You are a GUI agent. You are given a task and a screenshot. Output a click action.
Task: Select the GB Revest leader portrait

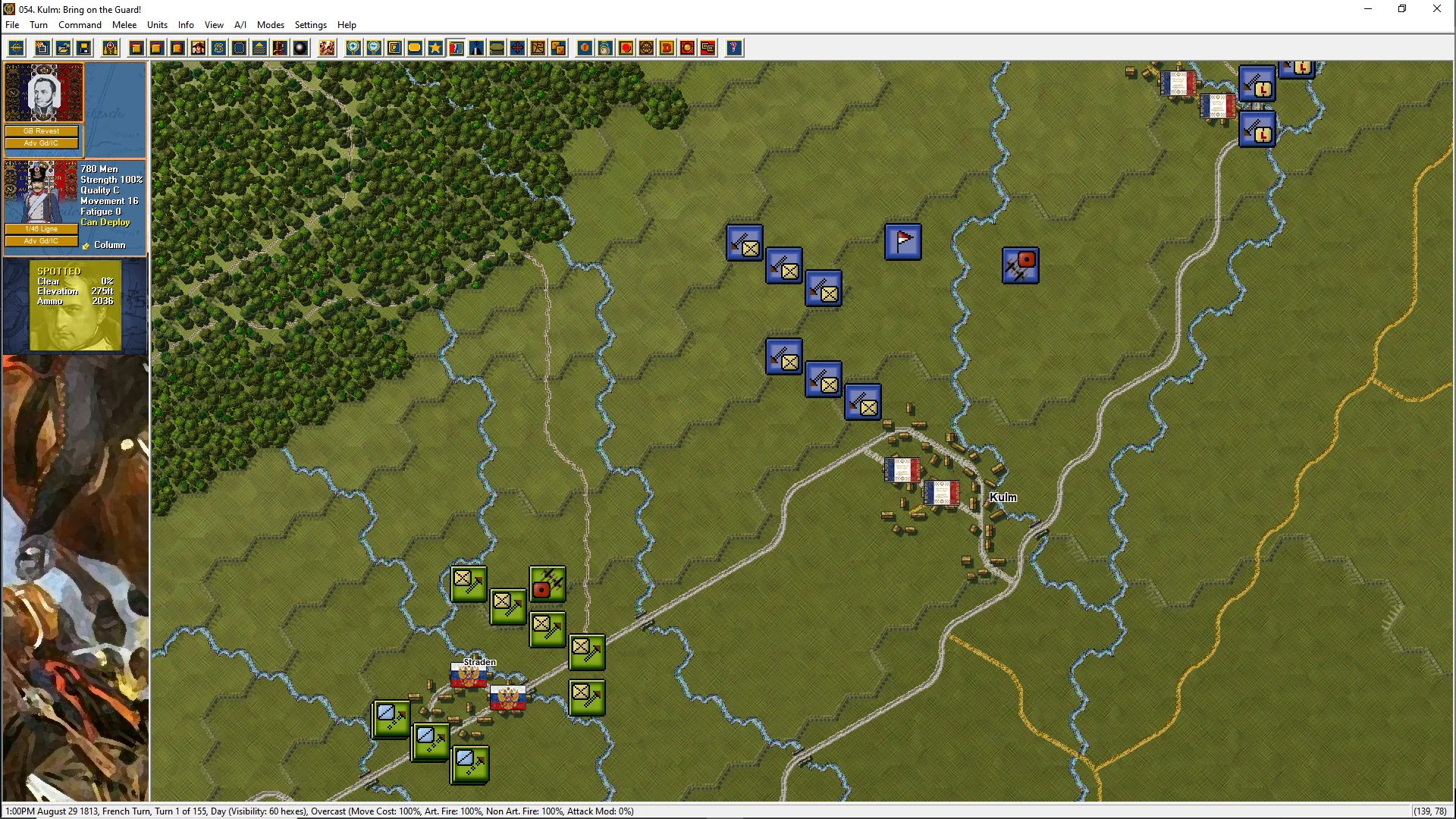[x=43, y=93]
